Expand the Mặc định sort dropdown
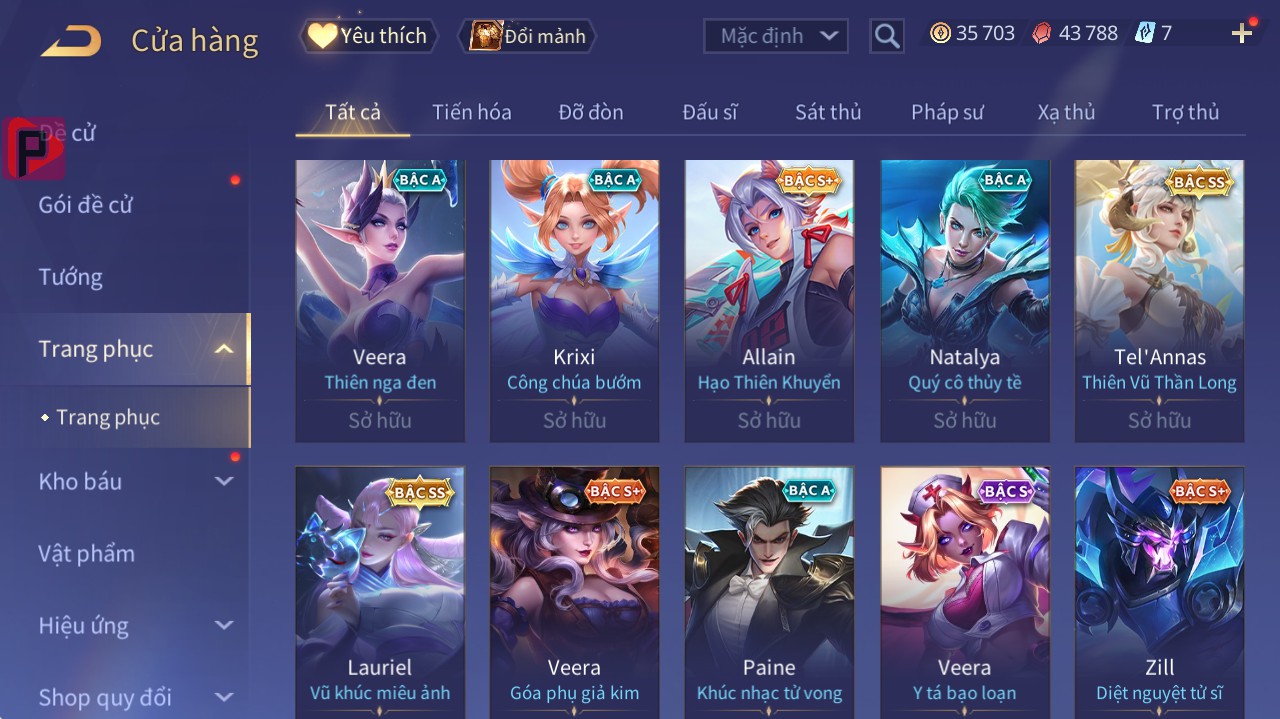Image resolution: width=1280 pixels, height=719 pixels. coord(776,36)
